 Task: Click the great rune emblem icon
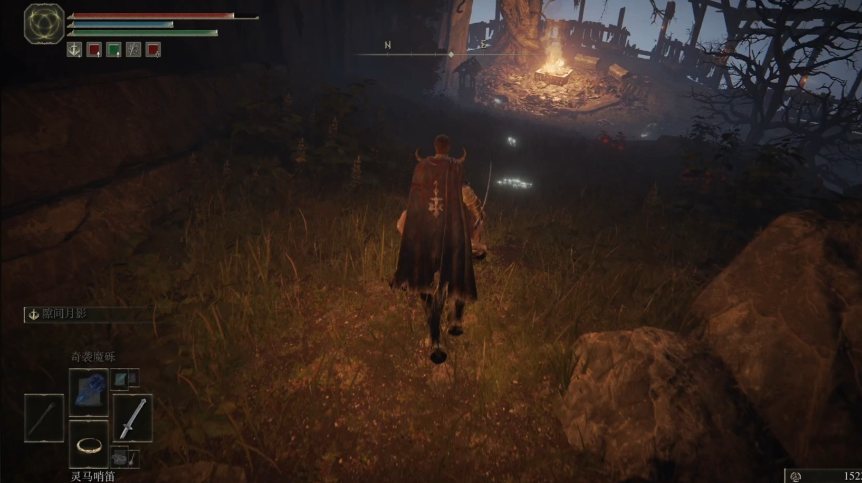pyautogui.click(x=44, y=23)
